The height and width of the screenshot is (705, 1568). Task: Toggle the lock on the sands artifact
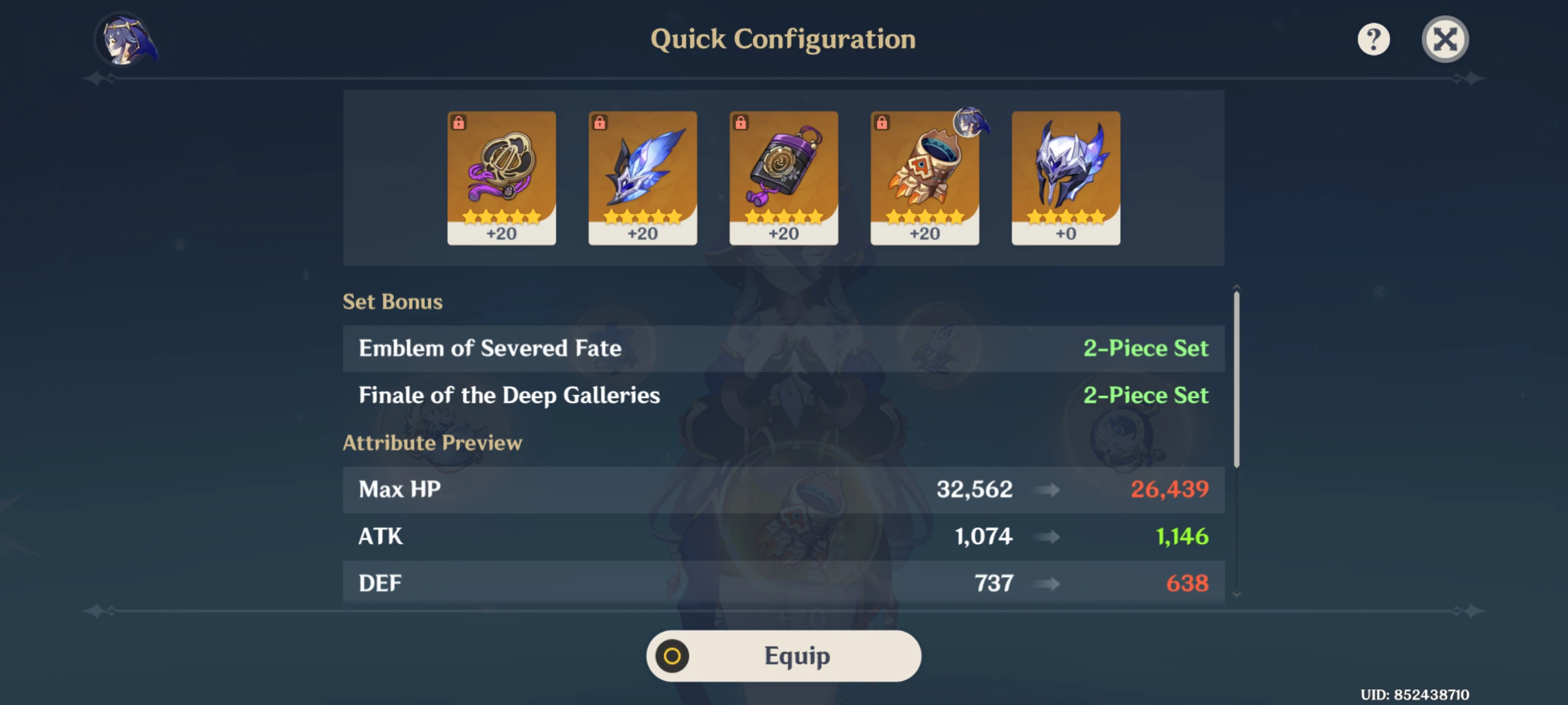click(739, 122)
